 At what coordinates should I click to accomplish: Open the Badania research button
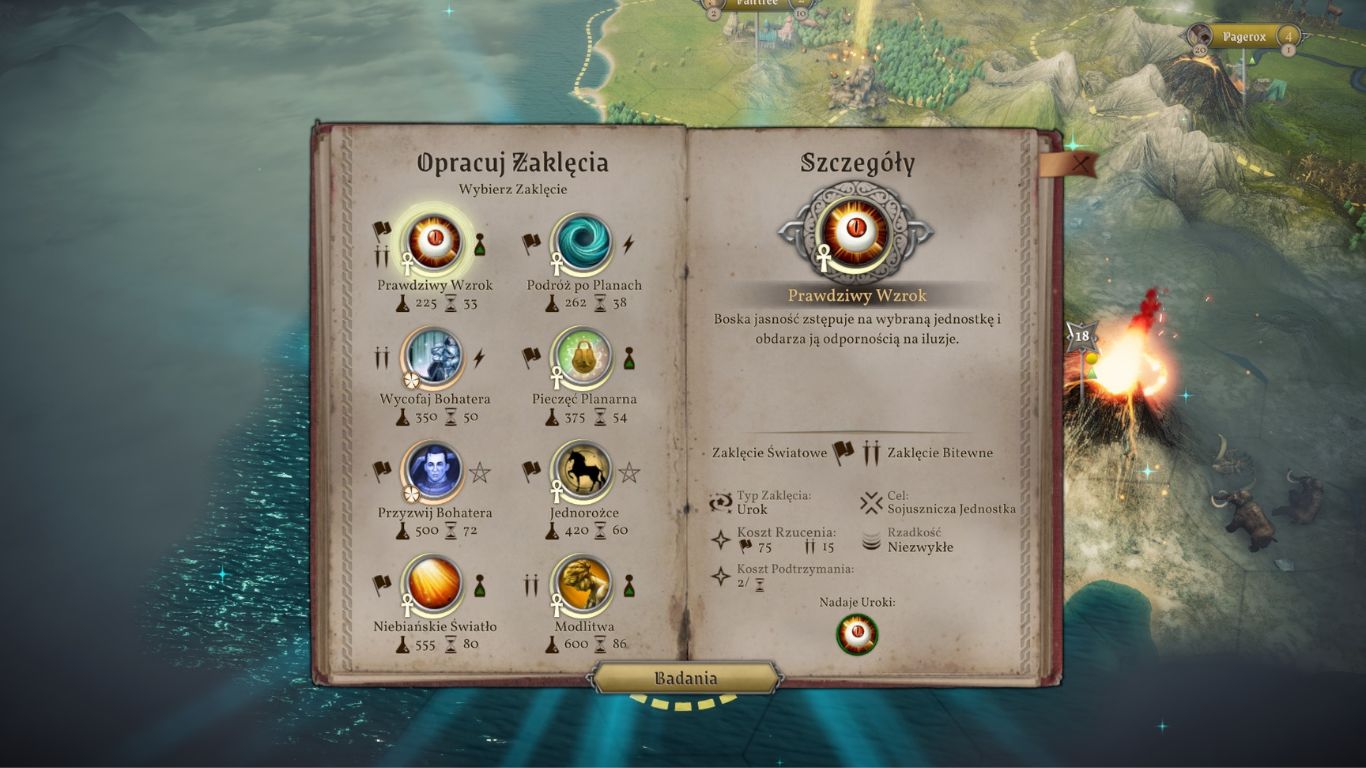pyautogui.click(x=686, y=678)
